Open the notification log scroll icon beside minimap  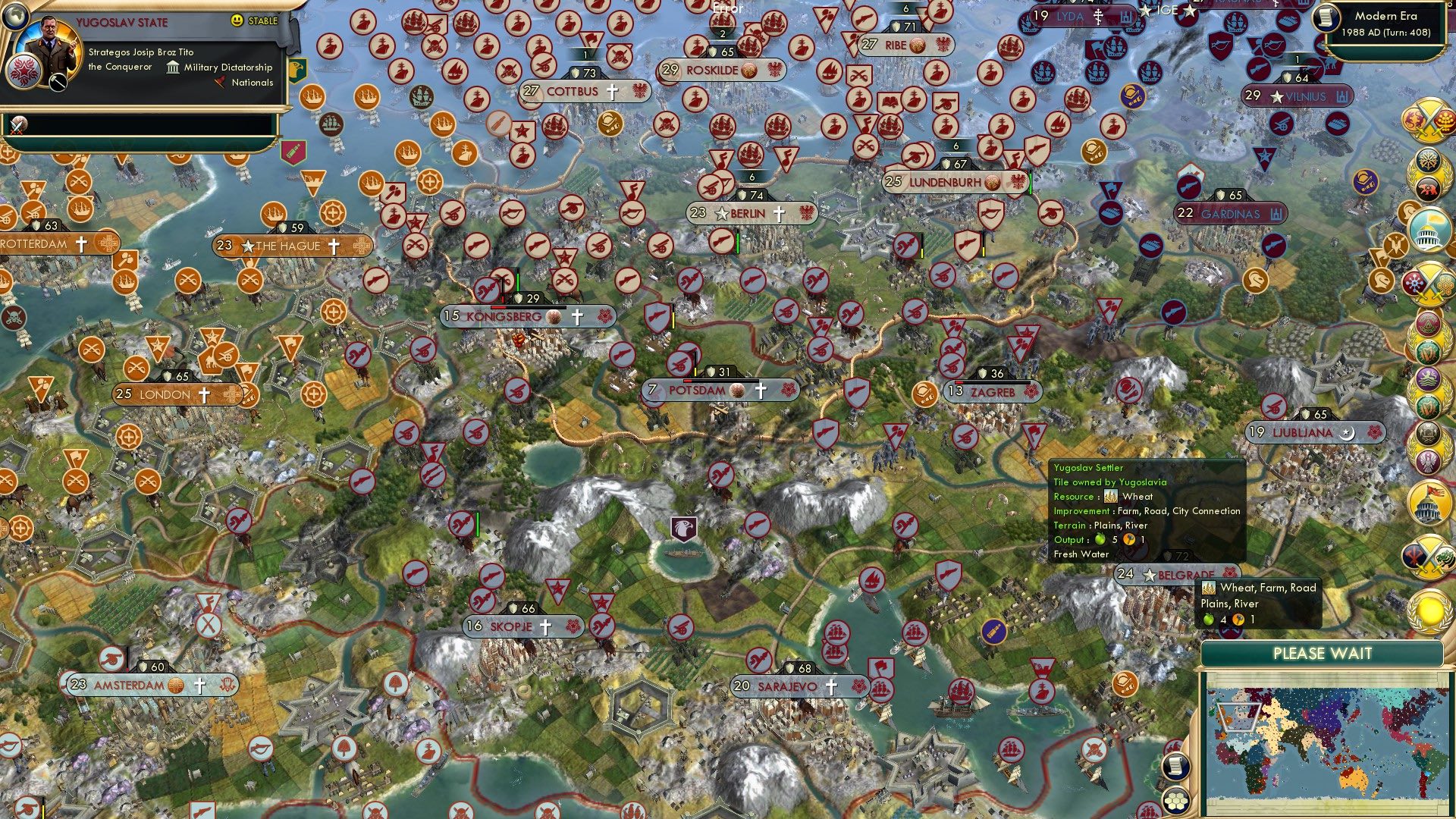click(x=1175, y=767)
